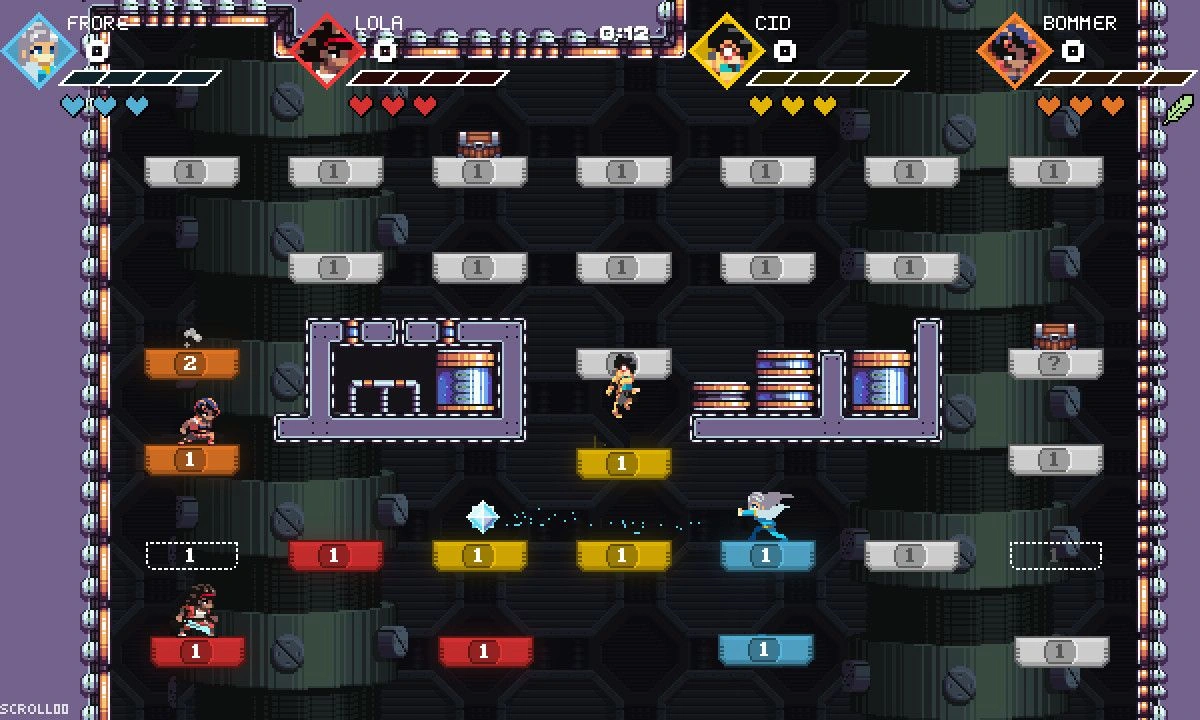Click Bommer's orange diamond portrait
The height and width of the screenshot is (720, 1200).
1014,51
